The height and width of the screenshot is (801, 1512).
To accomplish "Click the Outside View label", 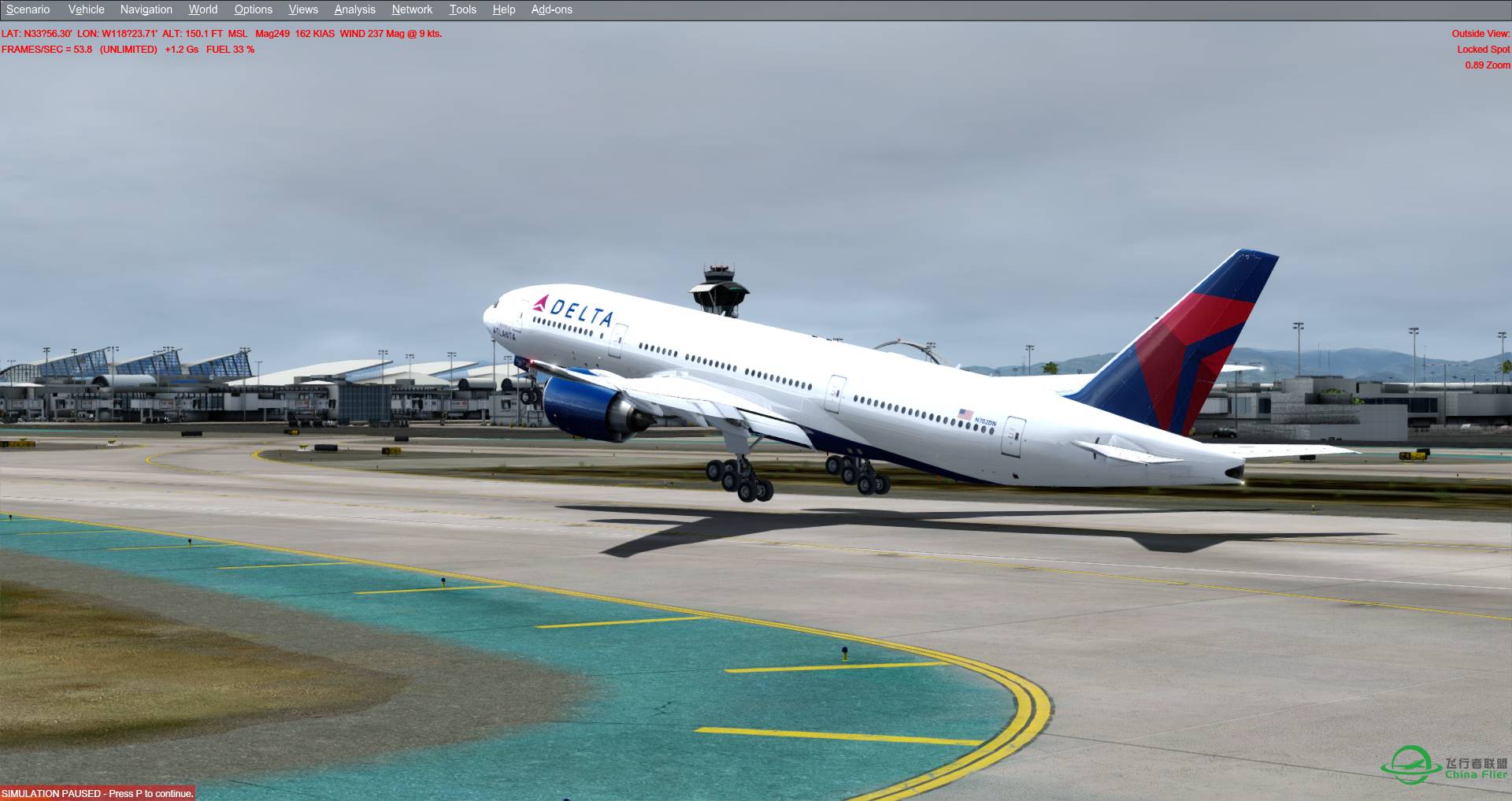I will [1478, 34].
